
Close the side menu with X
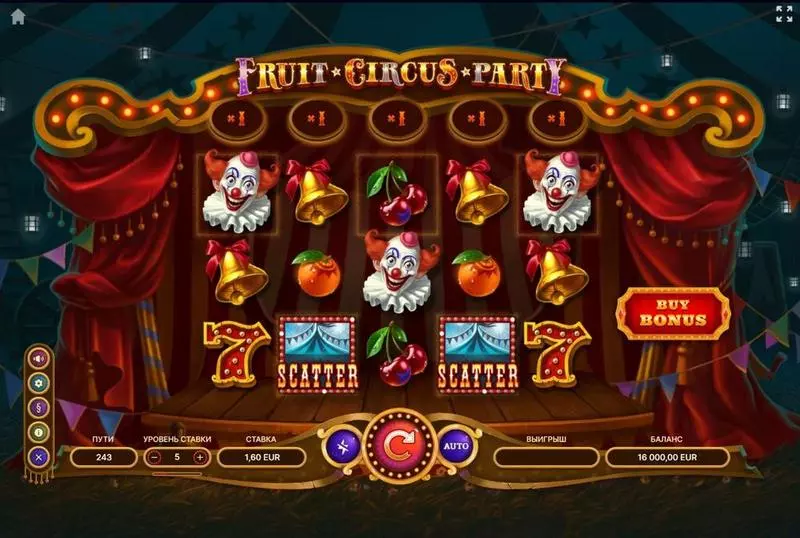[x=40, y=456]
